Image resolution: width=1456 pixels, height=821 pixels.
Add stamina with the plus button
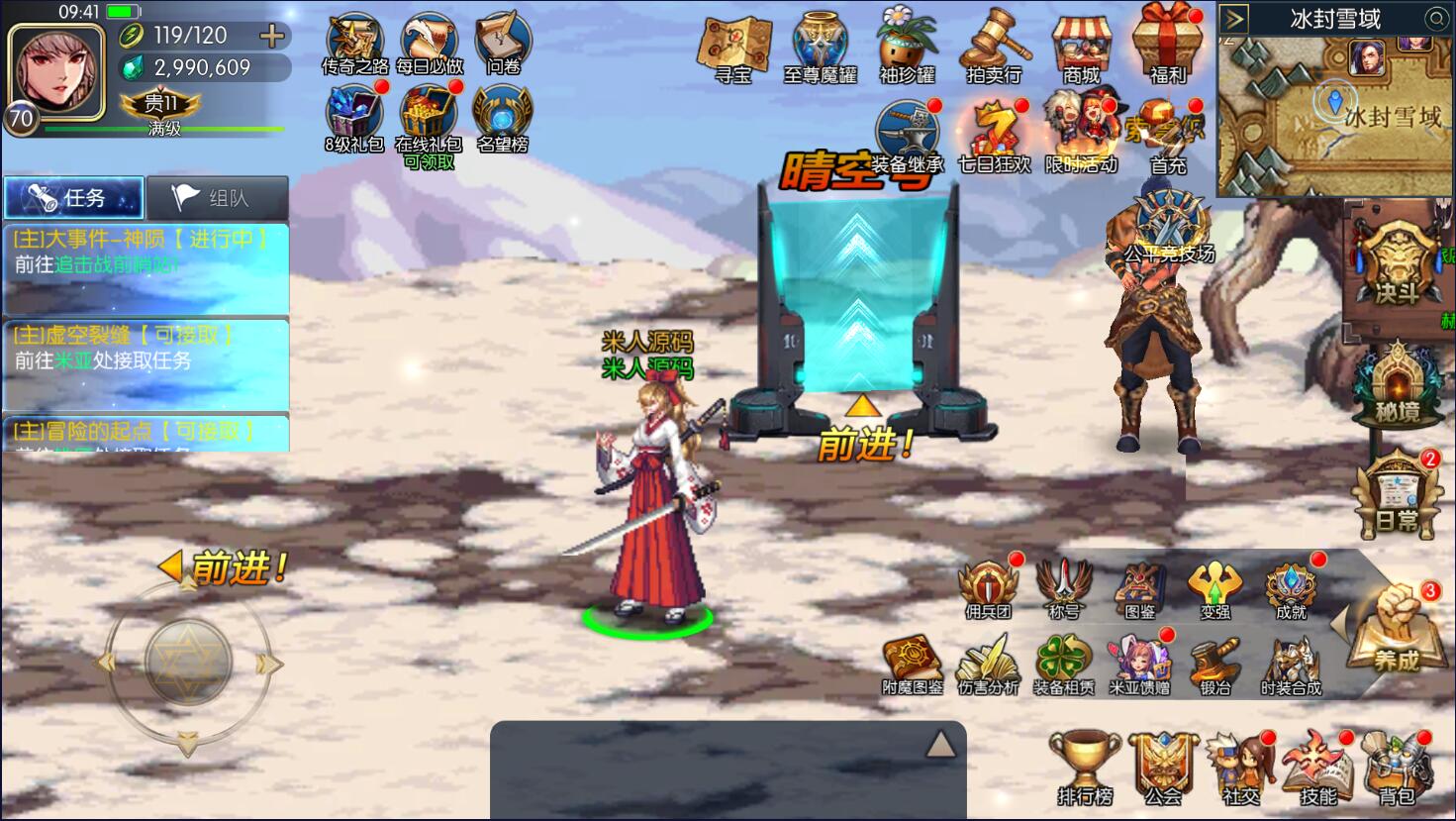271,37
